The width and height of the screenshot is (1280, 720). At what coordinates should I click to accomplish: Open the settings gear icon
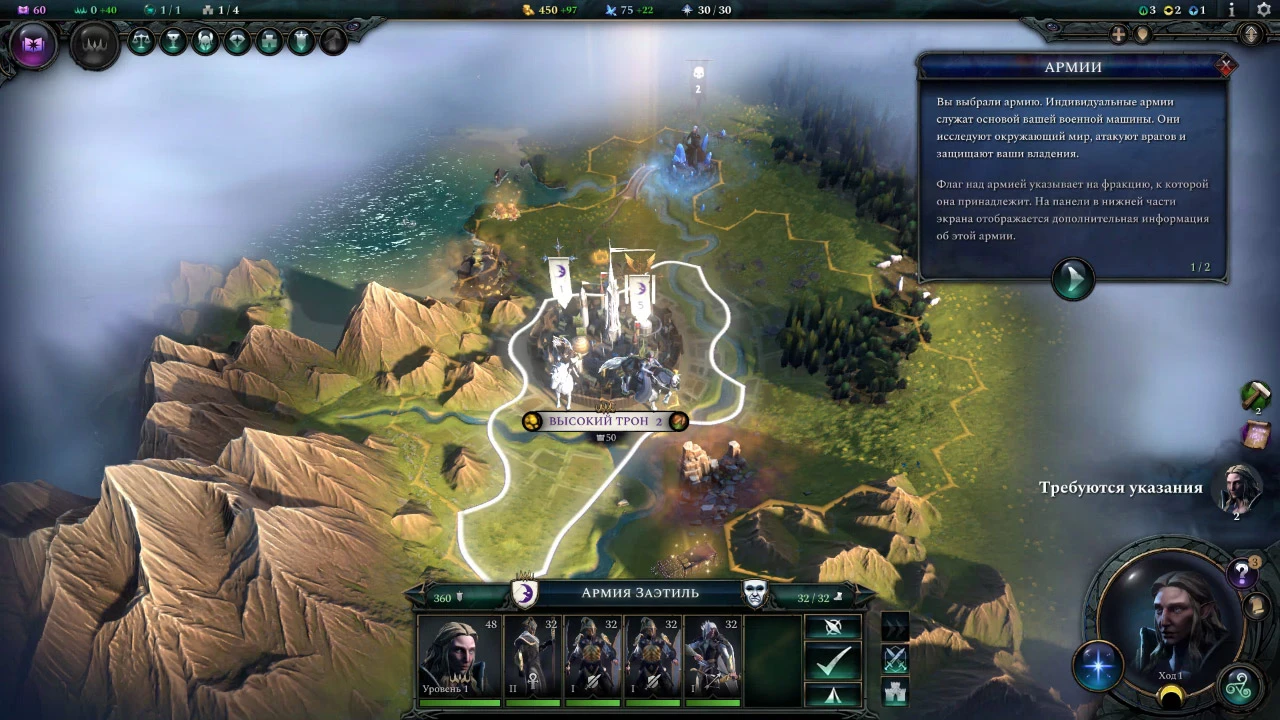(1263, 10)
